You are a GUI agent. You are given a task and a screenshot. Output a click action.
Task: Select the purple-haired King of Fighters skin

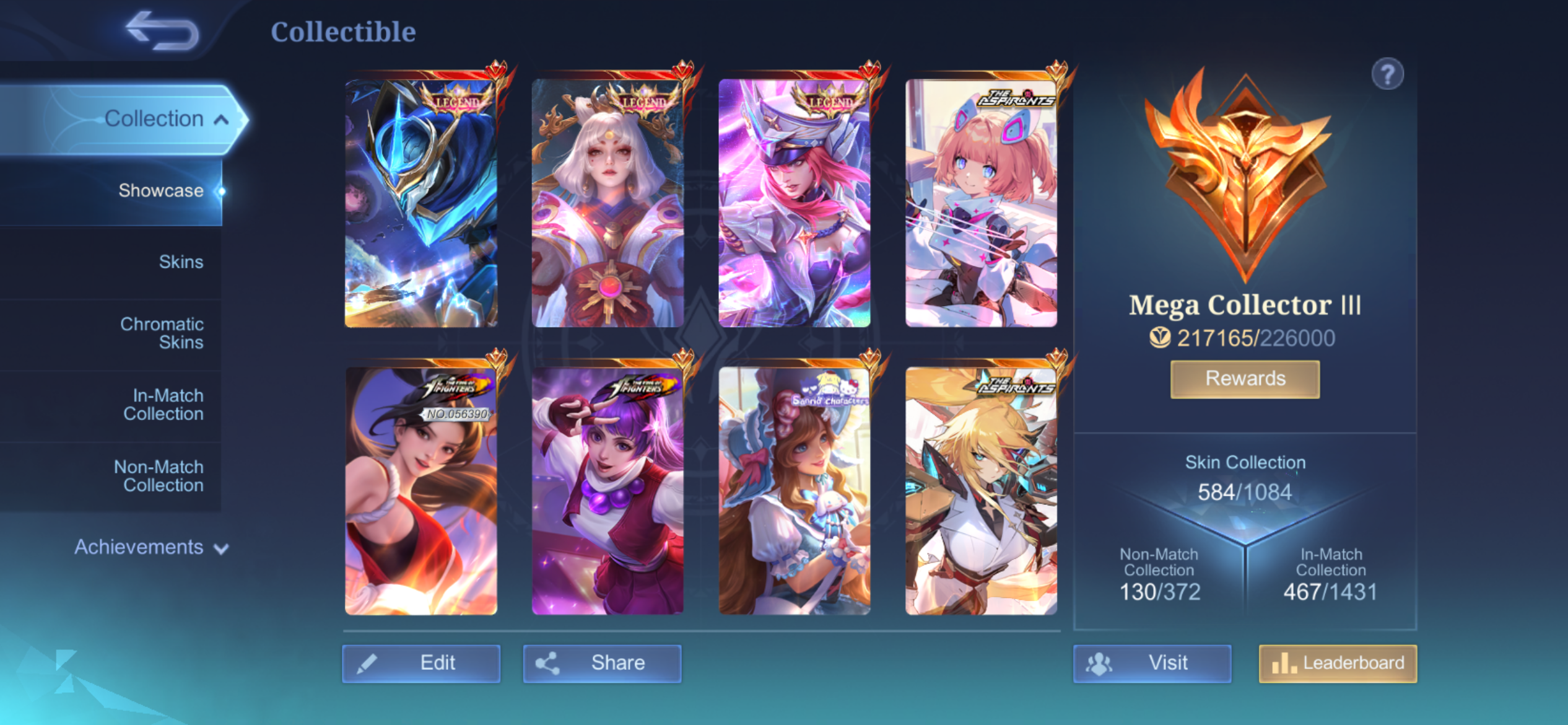(x=608, y=491)
